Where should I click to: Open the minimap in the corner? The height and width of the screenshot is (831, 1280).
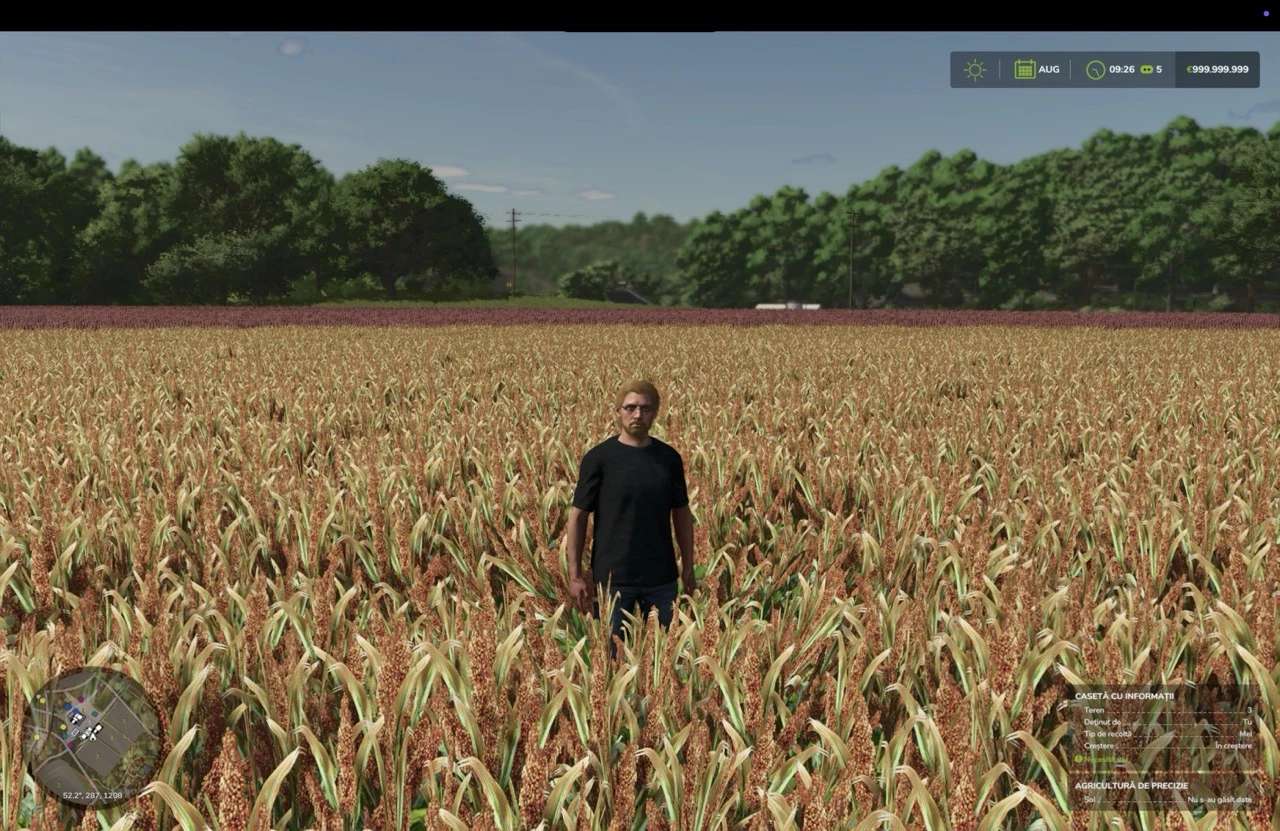tap(92, 736)
